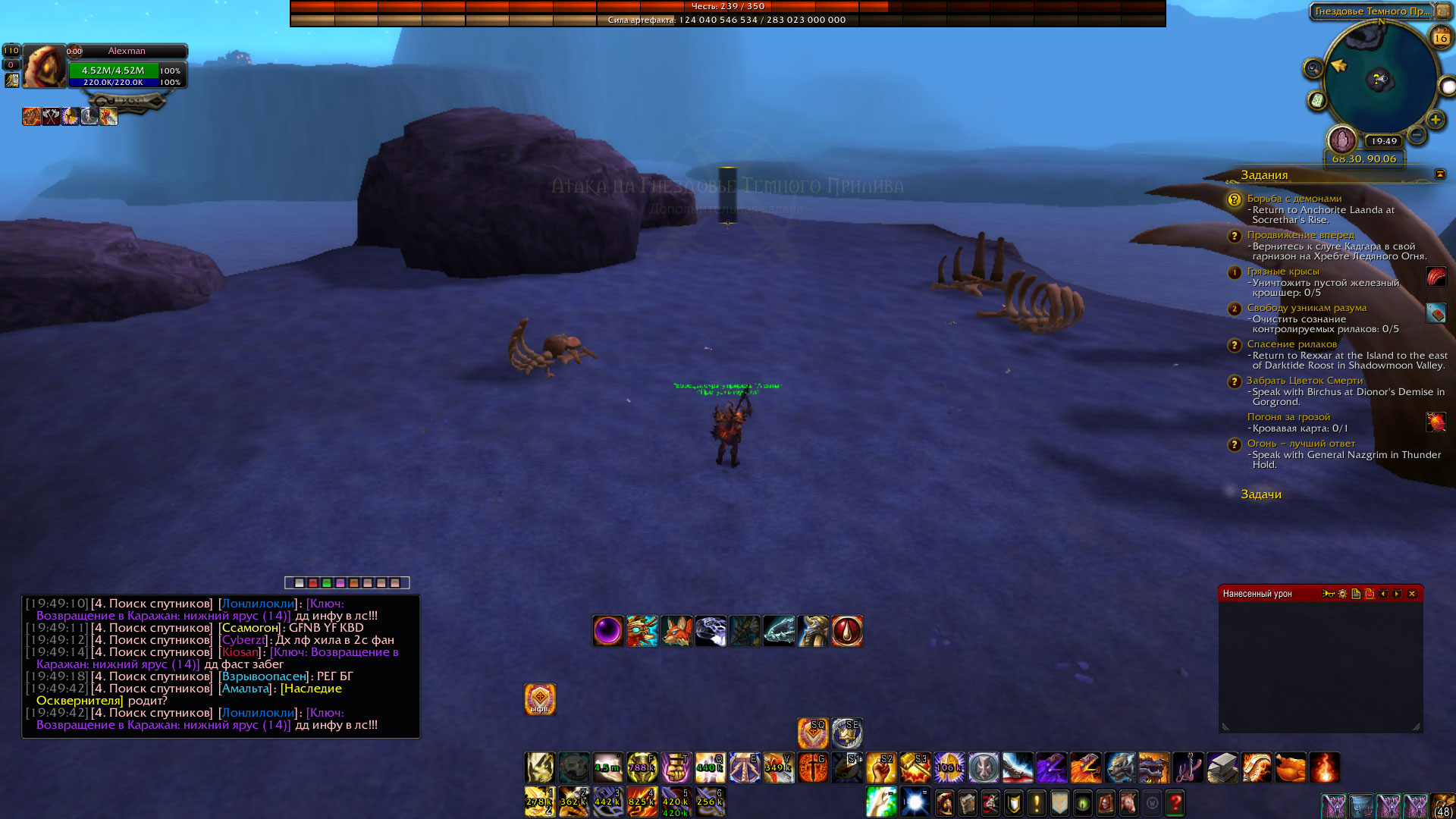Click the anvil icon on action bar

click(x=1222, y=767)
